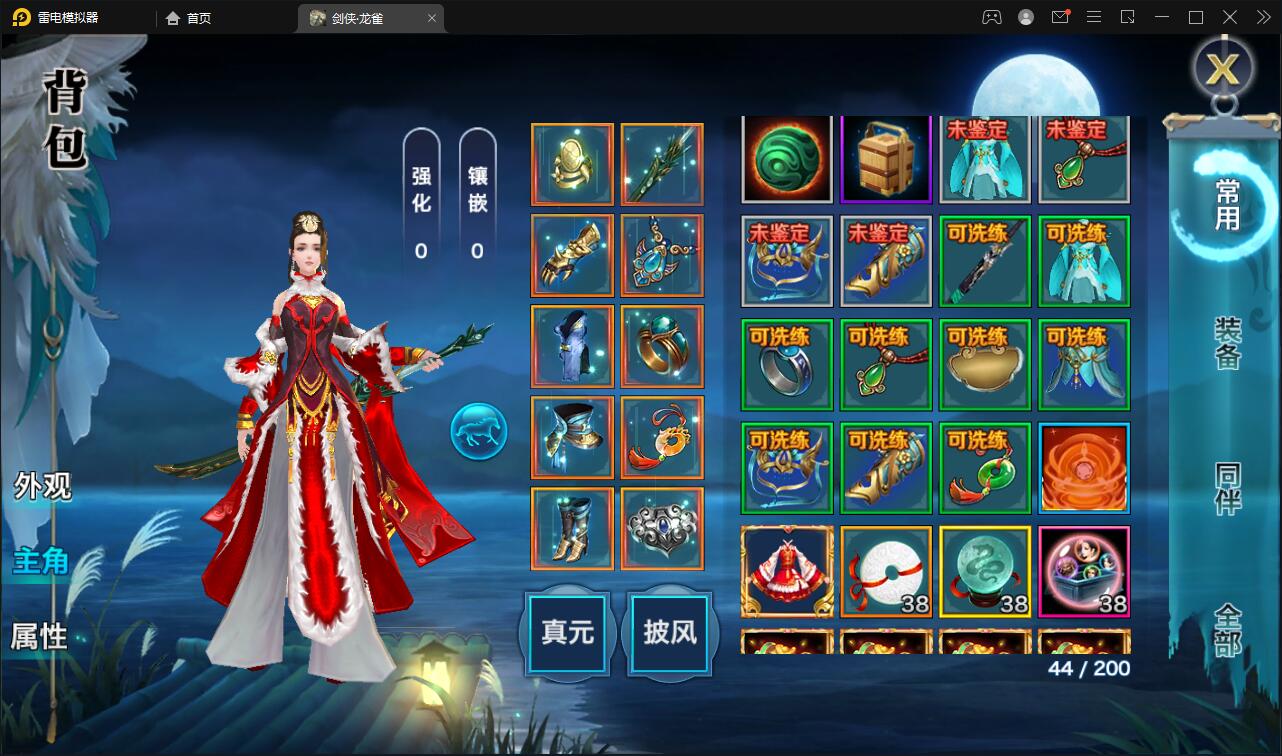
Task: Close the backpack with the X button
Action: tap(1222, 68)
